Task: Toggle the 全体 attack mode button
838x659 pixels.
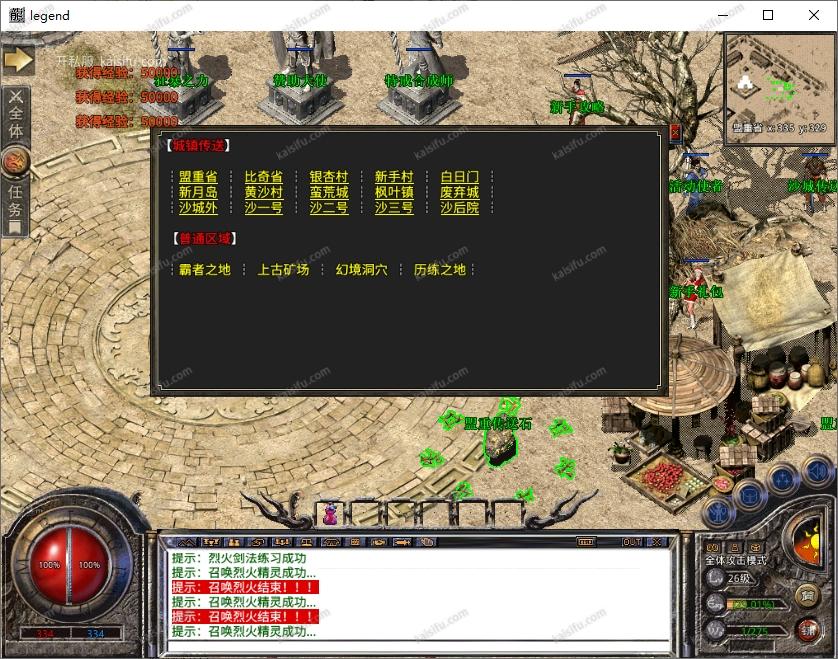Action: click(16, 119)
